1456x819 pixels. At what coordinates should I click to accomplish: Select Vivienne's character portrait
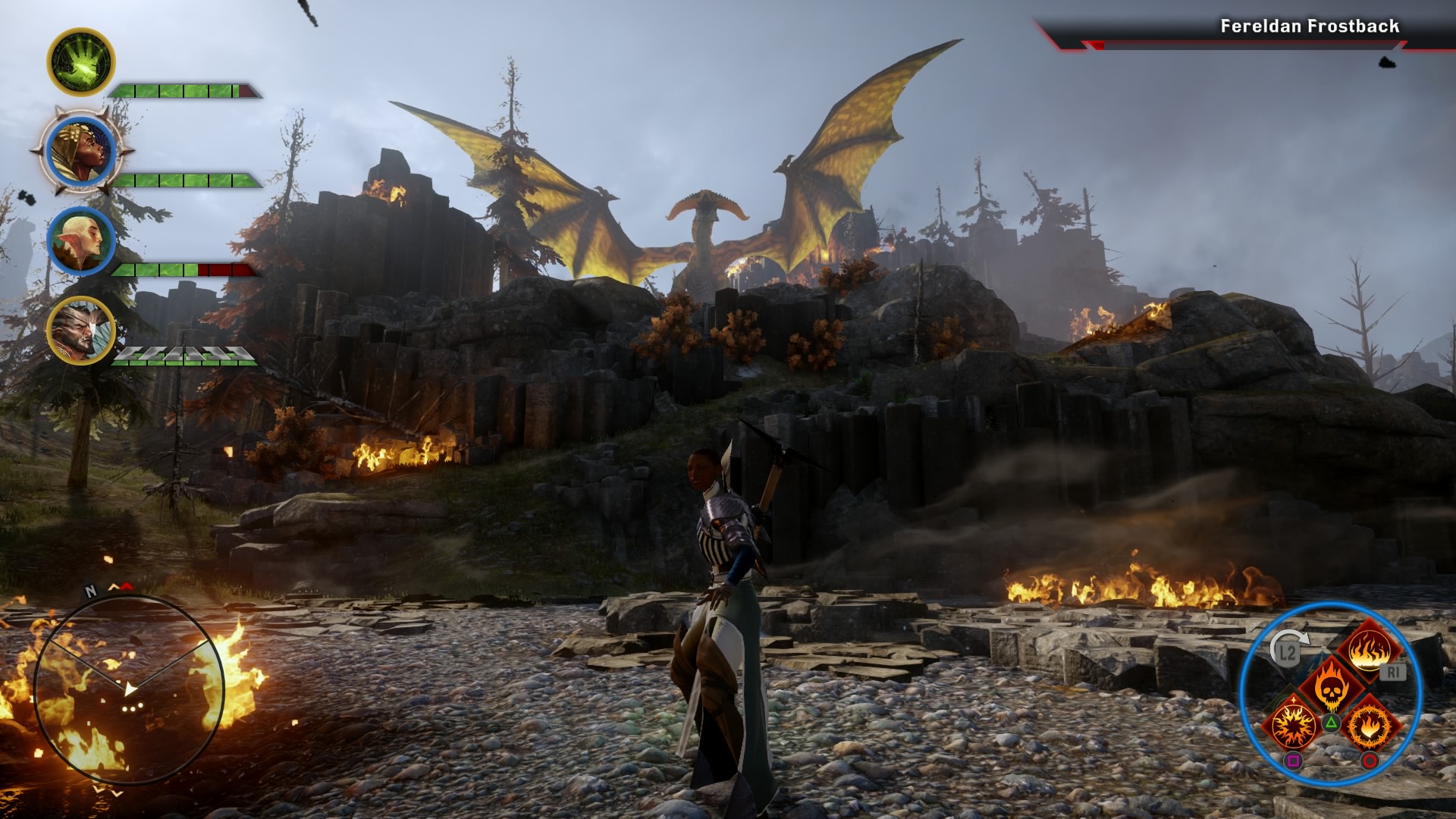pyautogui.click(x=81, y=150)
